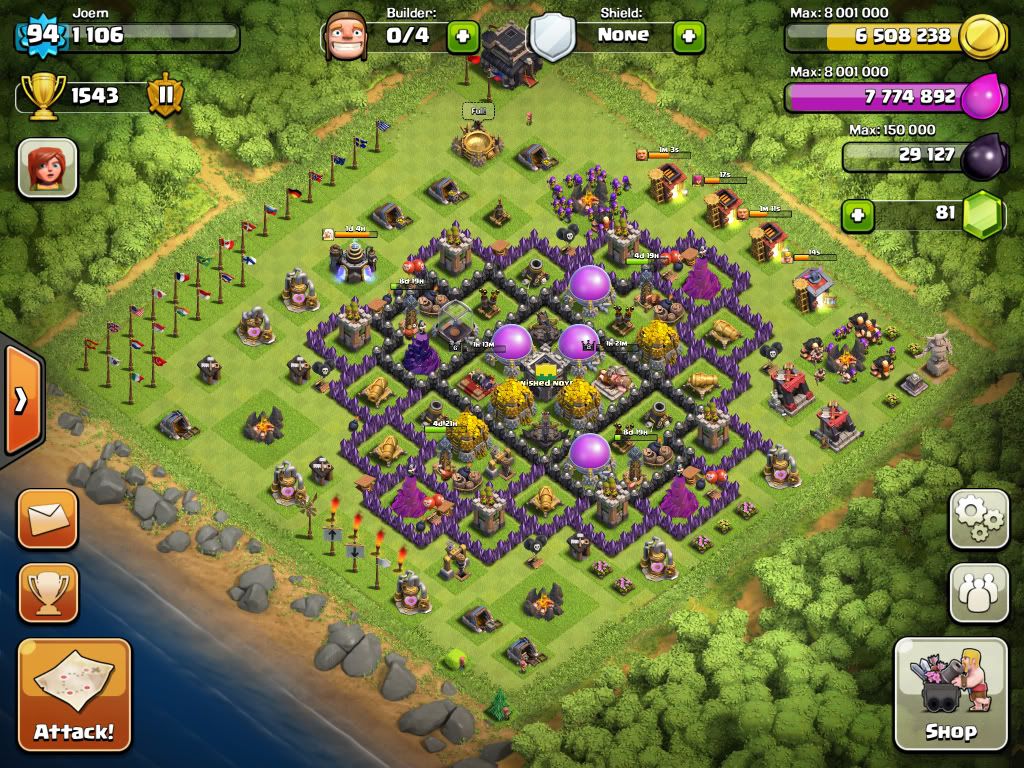Tap the builder face icon
This screenshot has width=1024, height=768.
[346, 36]
